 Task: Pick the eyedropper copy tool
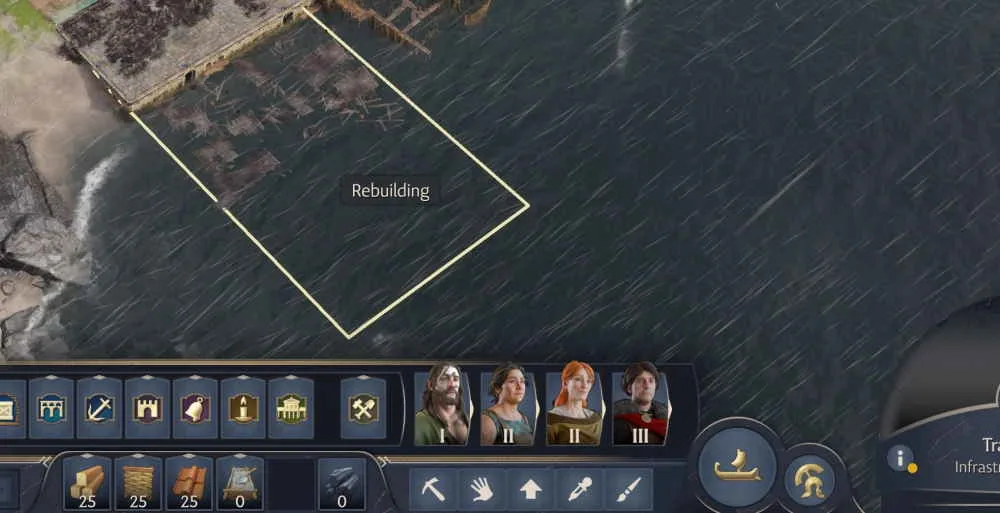580,489
